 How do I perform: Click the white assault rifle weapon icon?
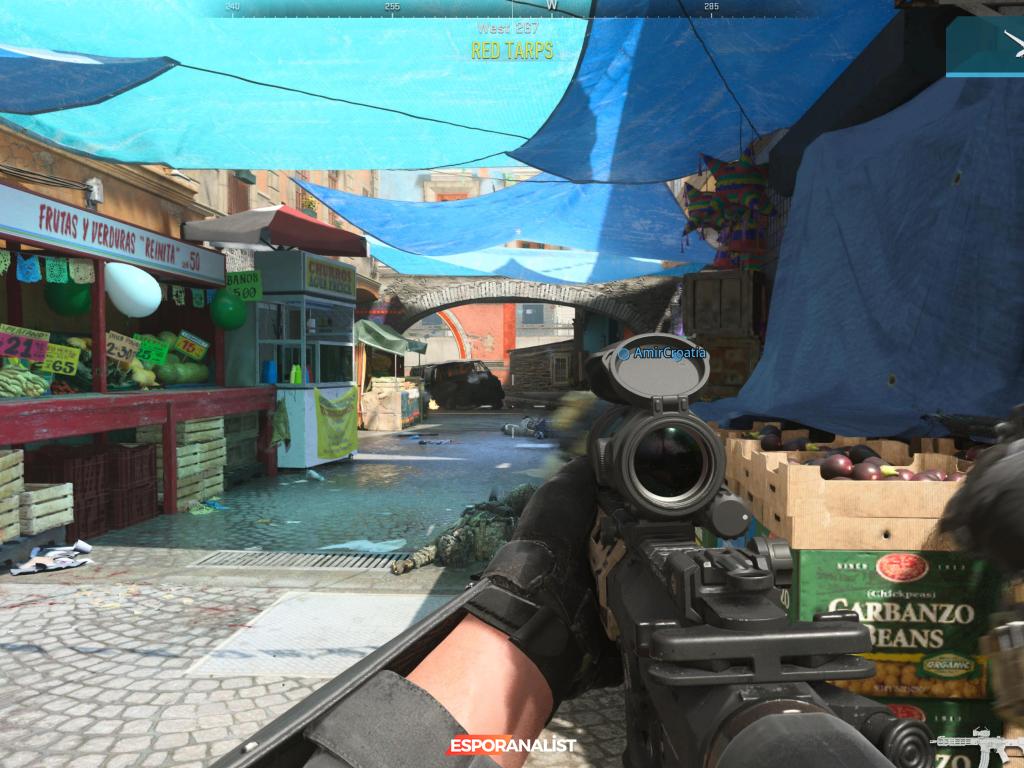click(978, 747)
